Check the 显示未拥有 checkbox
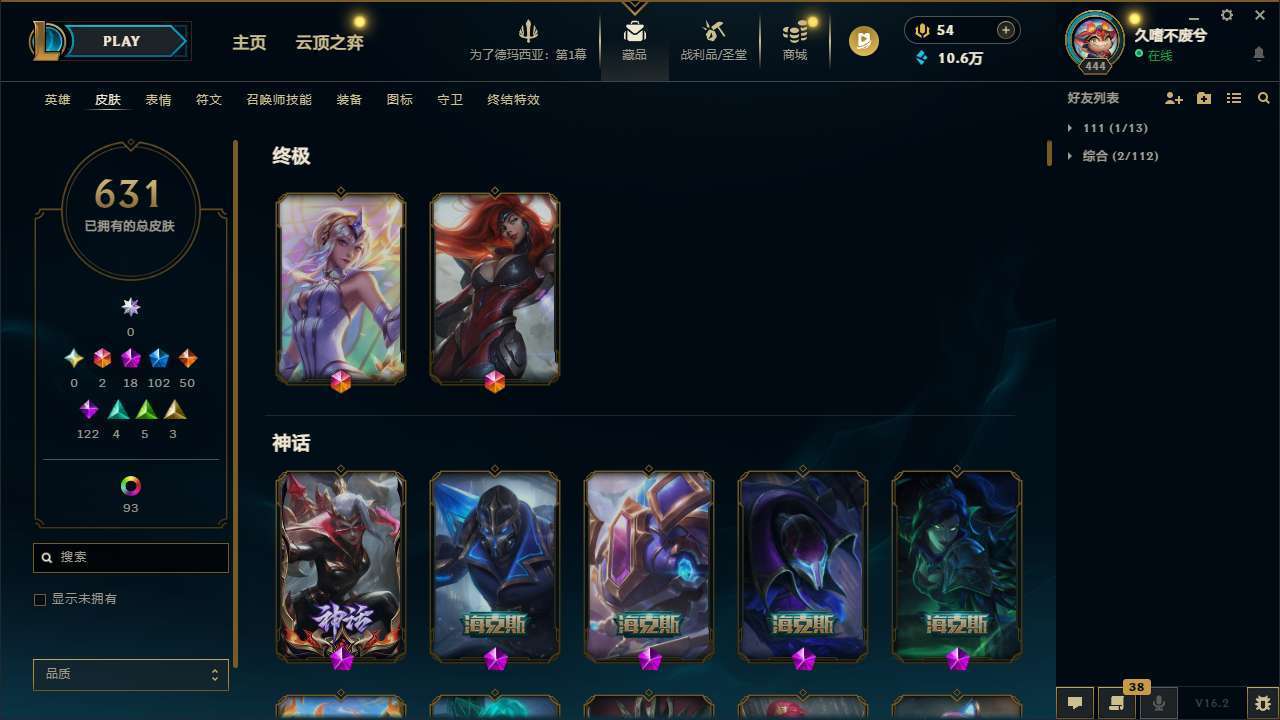 tap(40, 599)
